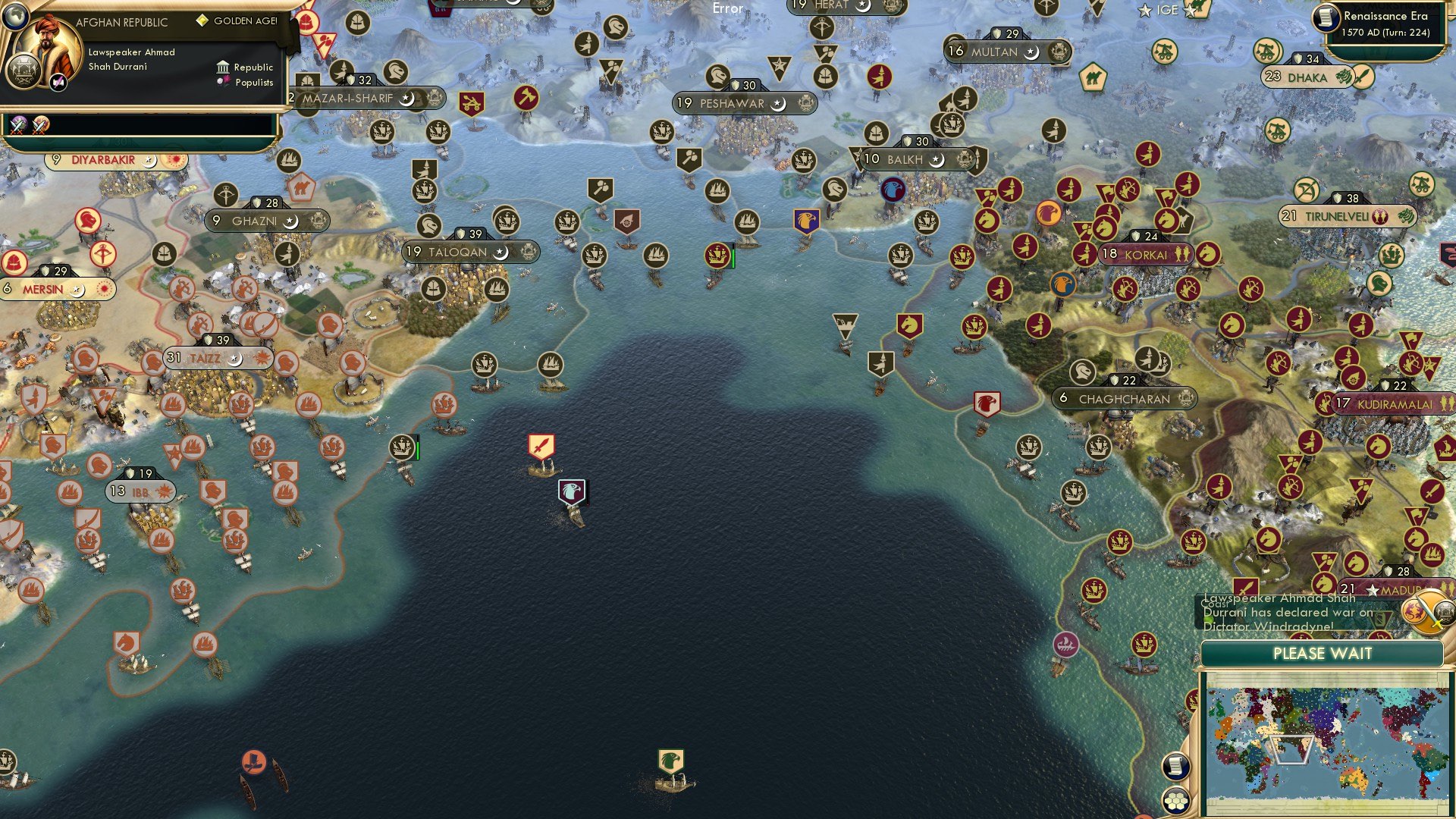1456x819 pixels.
Task: Select the Mazar-i-Sharif city banner
Action: pos(349,98)
